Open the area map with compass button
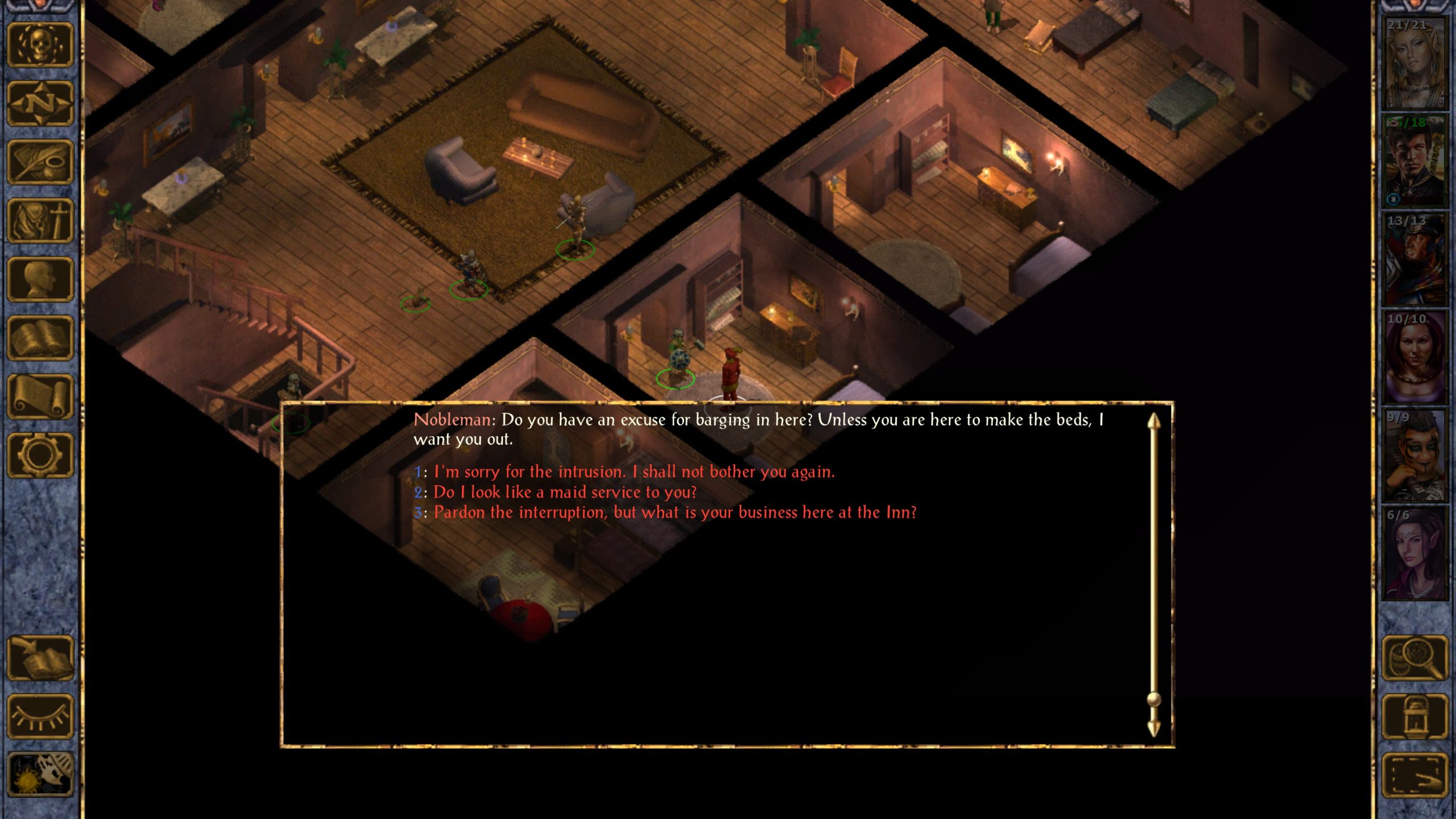The width and height of the screenshot is (1456, 819). 40,104
